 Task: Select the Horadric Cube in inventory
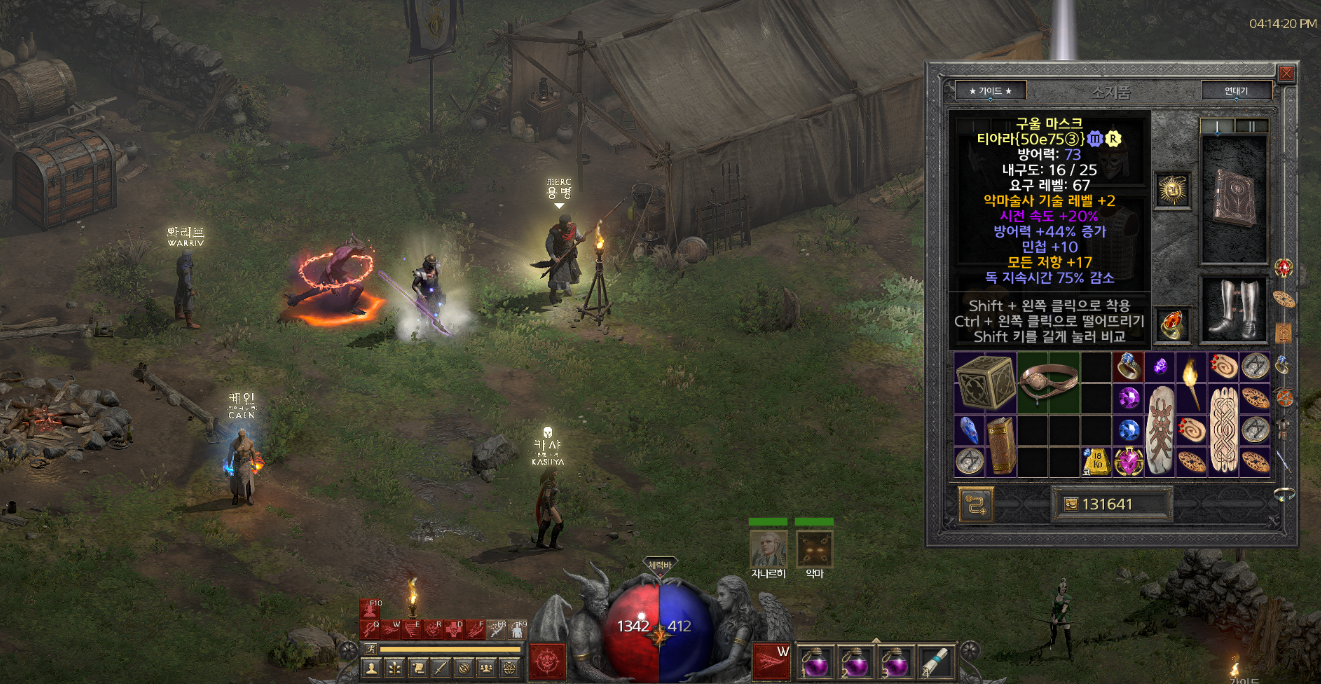(985, 382)
